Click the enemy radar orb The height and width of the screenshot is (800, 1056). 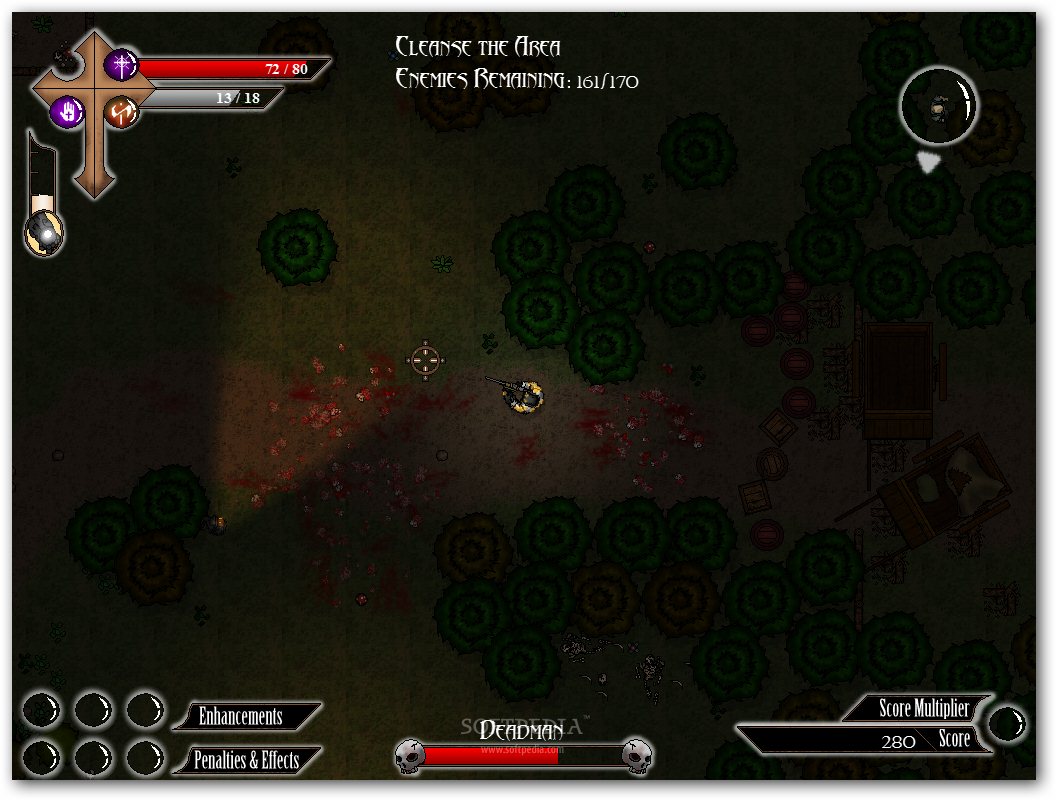click(x=937, y=105)
